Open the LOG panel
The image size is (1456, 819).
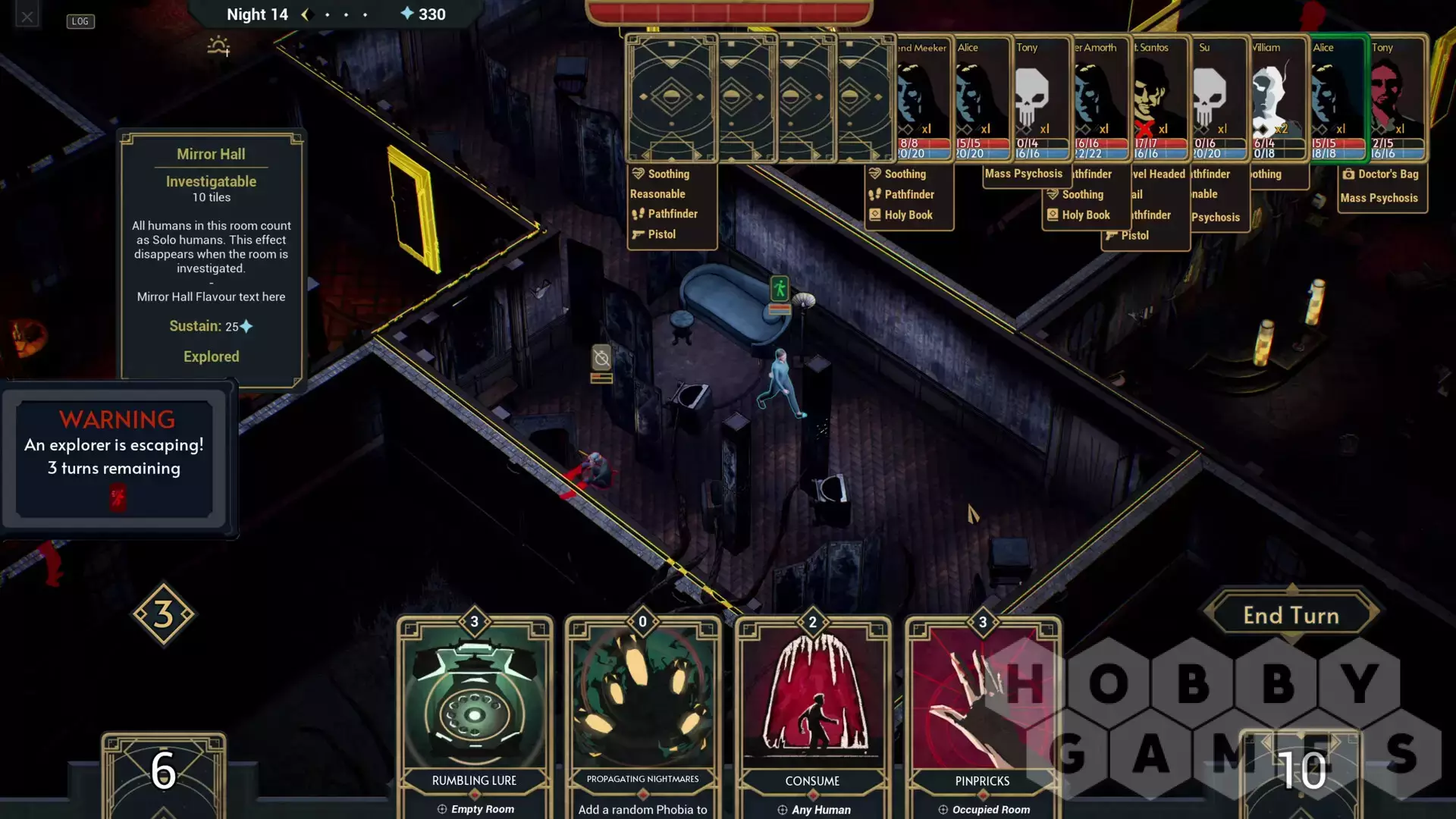pos(80,21)
